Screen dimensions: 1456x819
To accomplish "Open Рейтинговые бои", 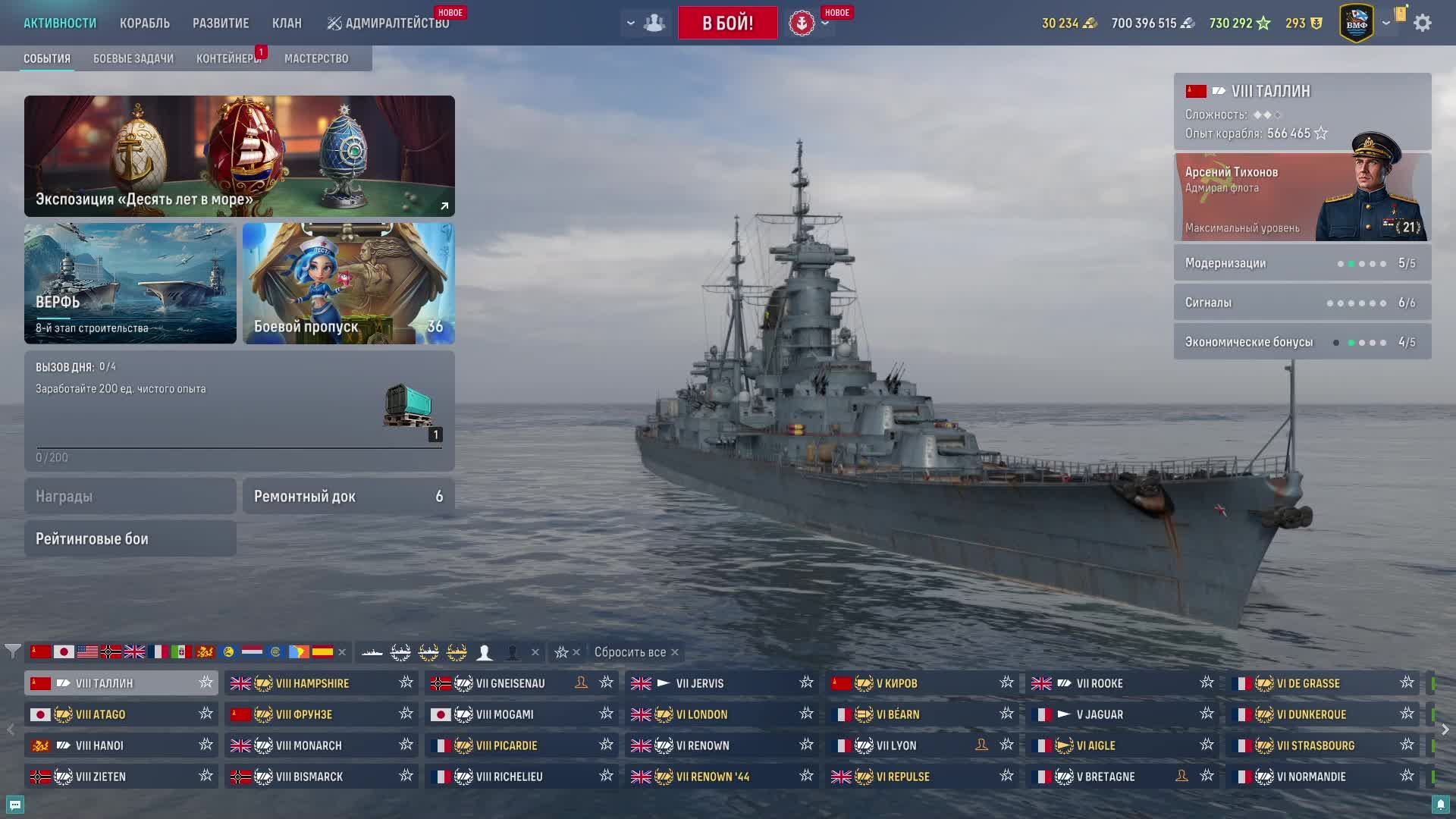I will tap(130, 539).
